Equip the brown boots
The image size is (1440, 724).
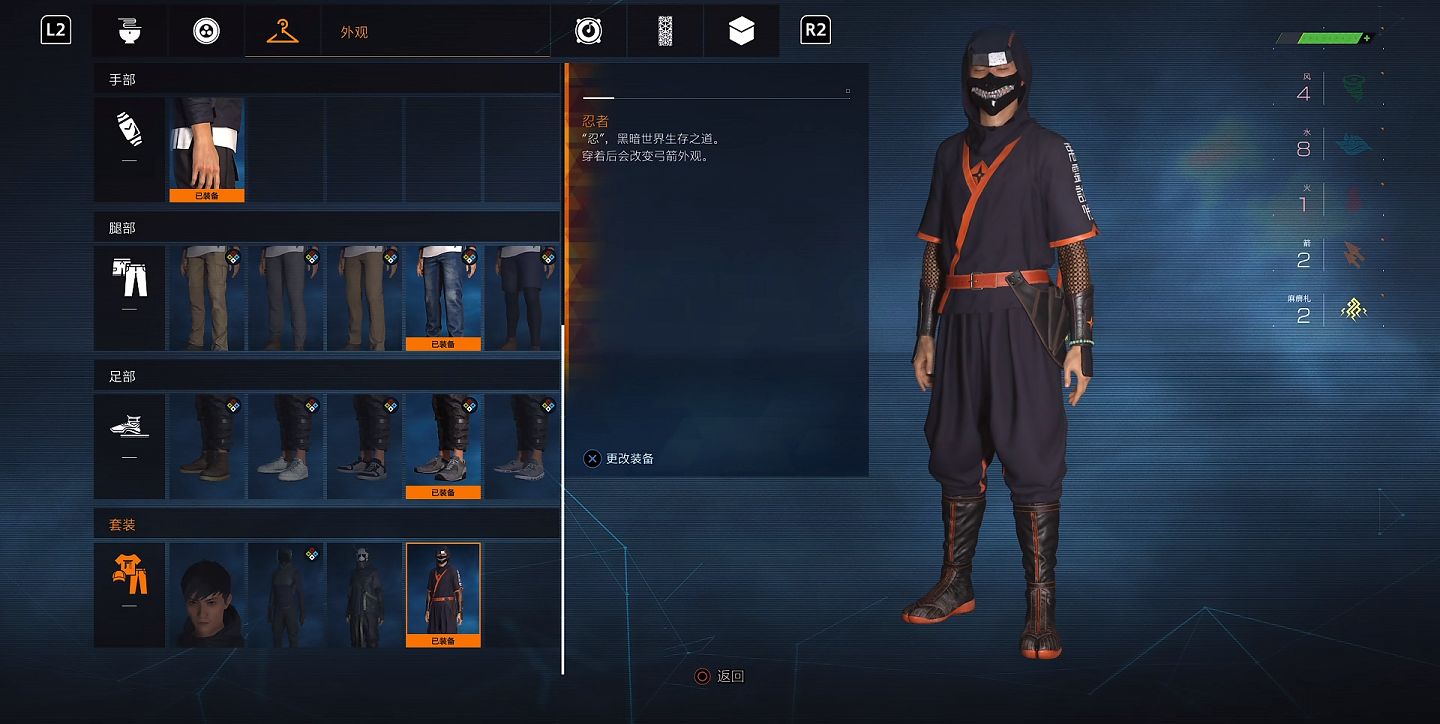pyautogui.click(x=207, y=446)
